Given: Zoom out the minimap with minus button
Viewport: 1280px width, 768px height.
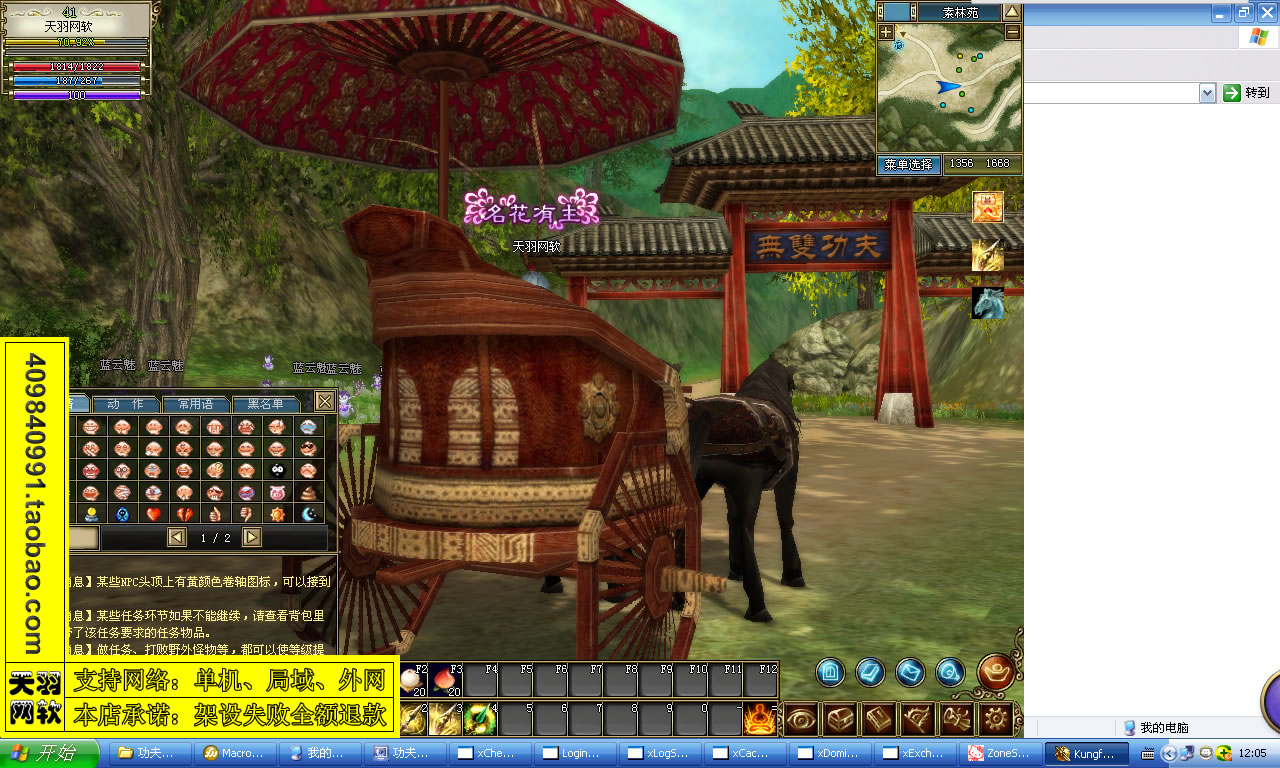Looking at the screenshot, I should point(1012,32).
